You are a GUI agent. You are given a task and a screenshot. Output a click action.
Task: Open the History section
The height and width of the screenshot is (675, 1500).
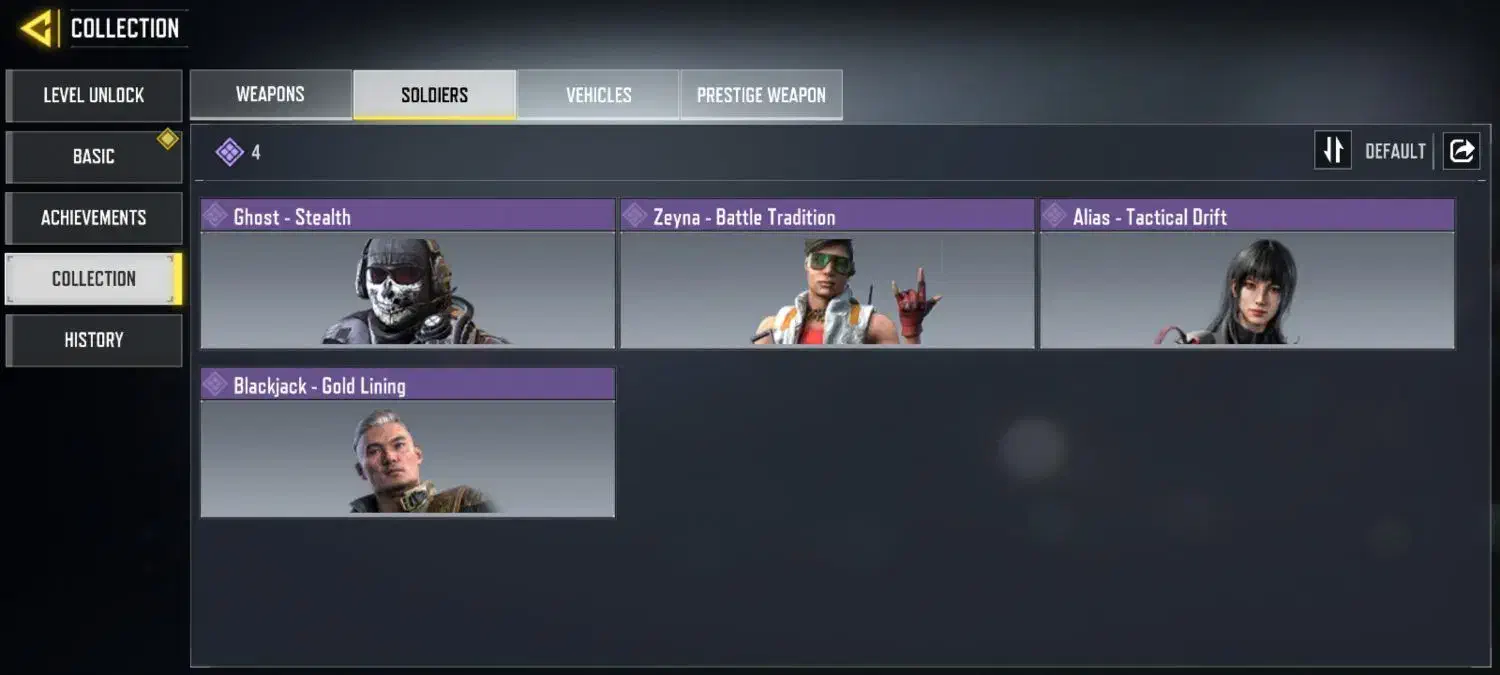[94, 340]
